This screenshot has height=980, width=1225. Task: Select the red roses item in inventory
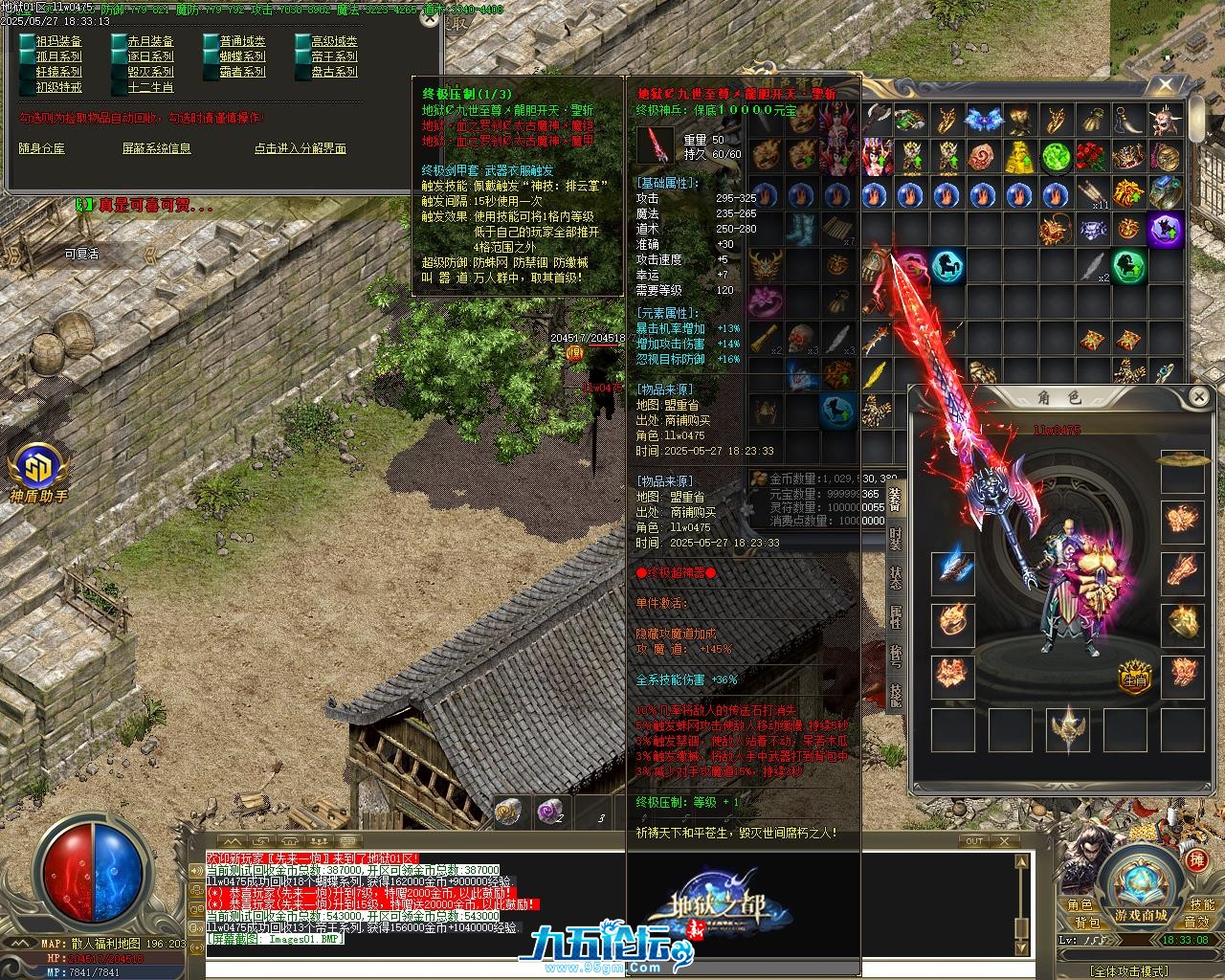(x=1091, y=155)
